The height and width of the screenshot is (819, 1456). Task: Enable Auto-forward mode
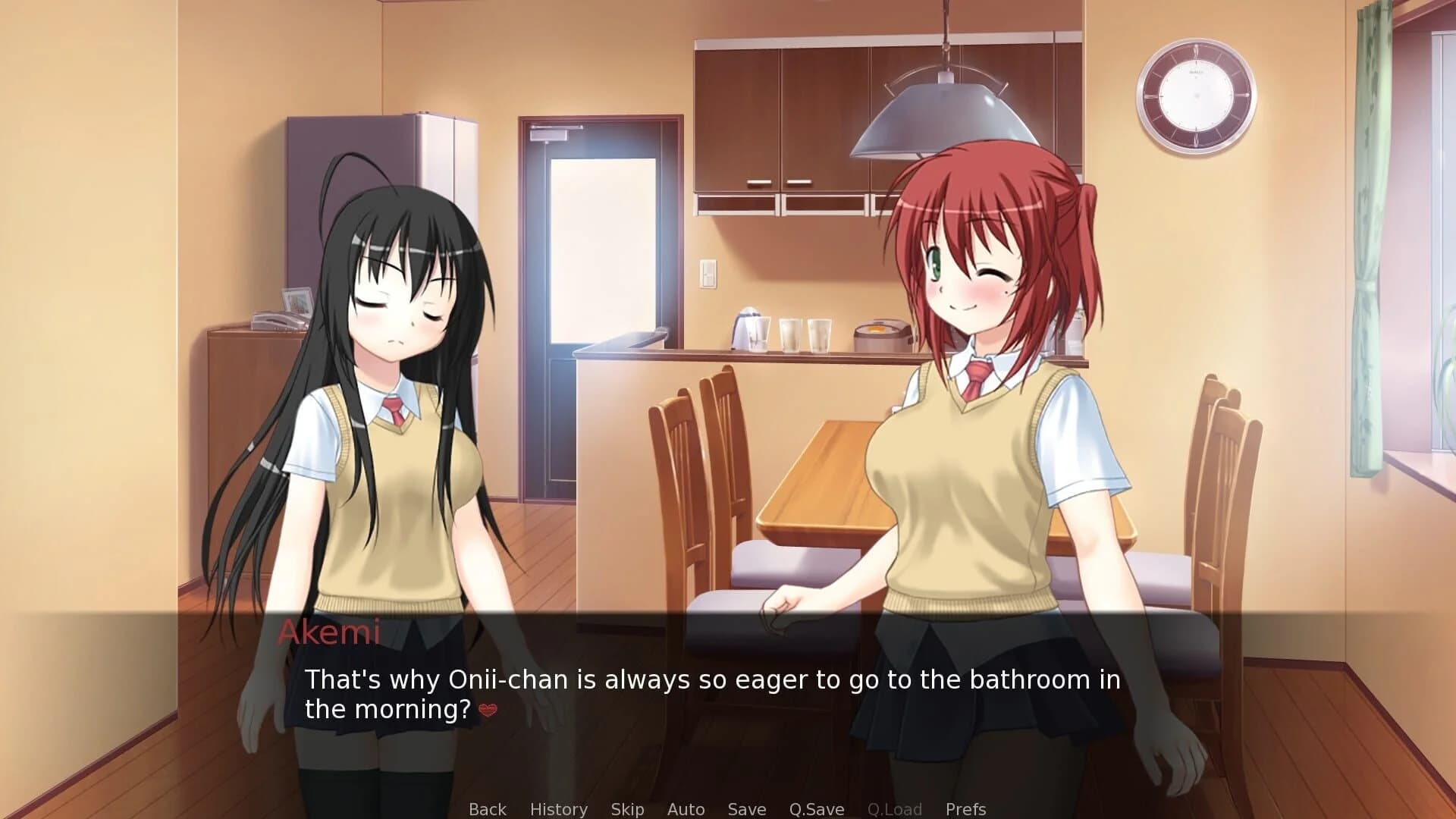[685, 808]
